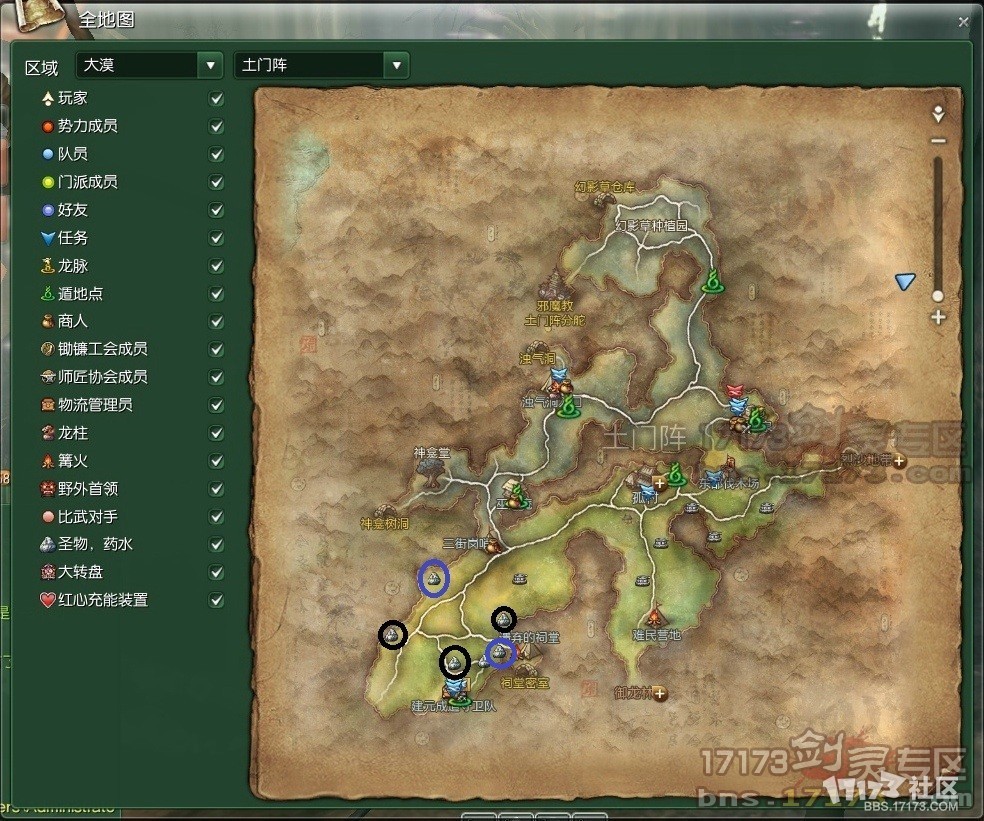The image size is (984, 821).
Task: Open the 大漠 region dropdown
Action: 210,66
